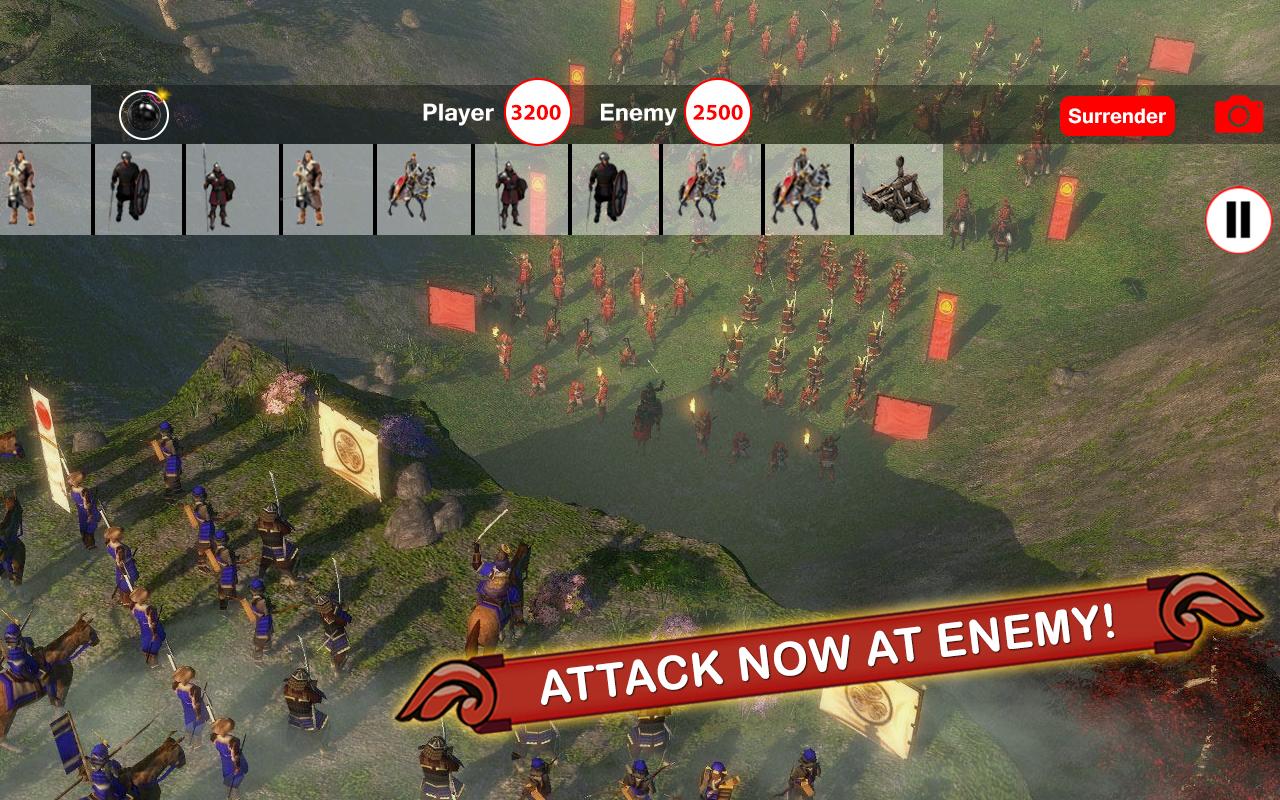The image size is (1280, 800).
Task: Click the Enemy score counter showing 2500
Action: tap(716, 113)
